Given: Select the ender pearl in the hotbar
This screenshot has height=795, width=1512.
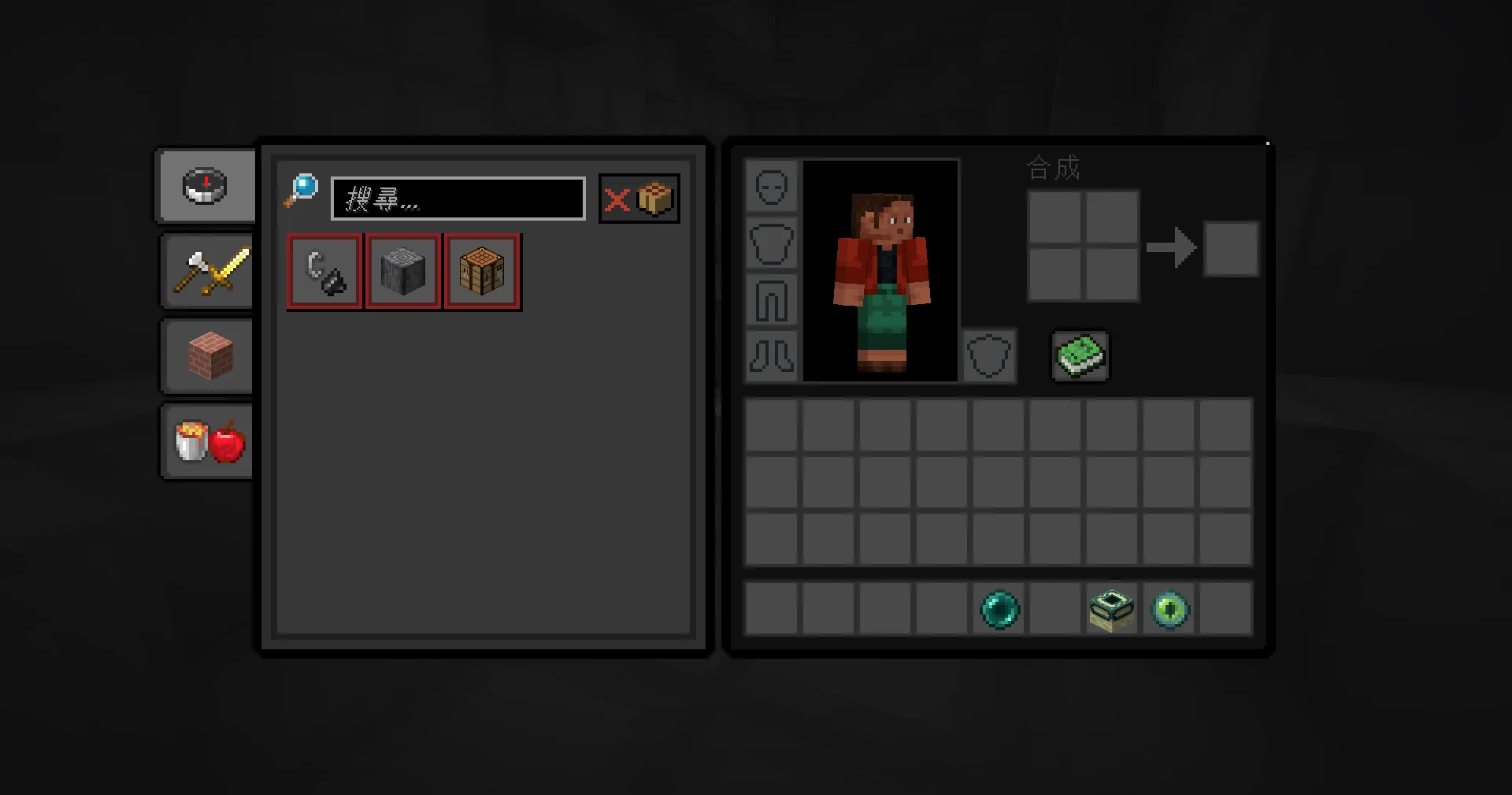Looking at the screenshot, I should 999,609.
